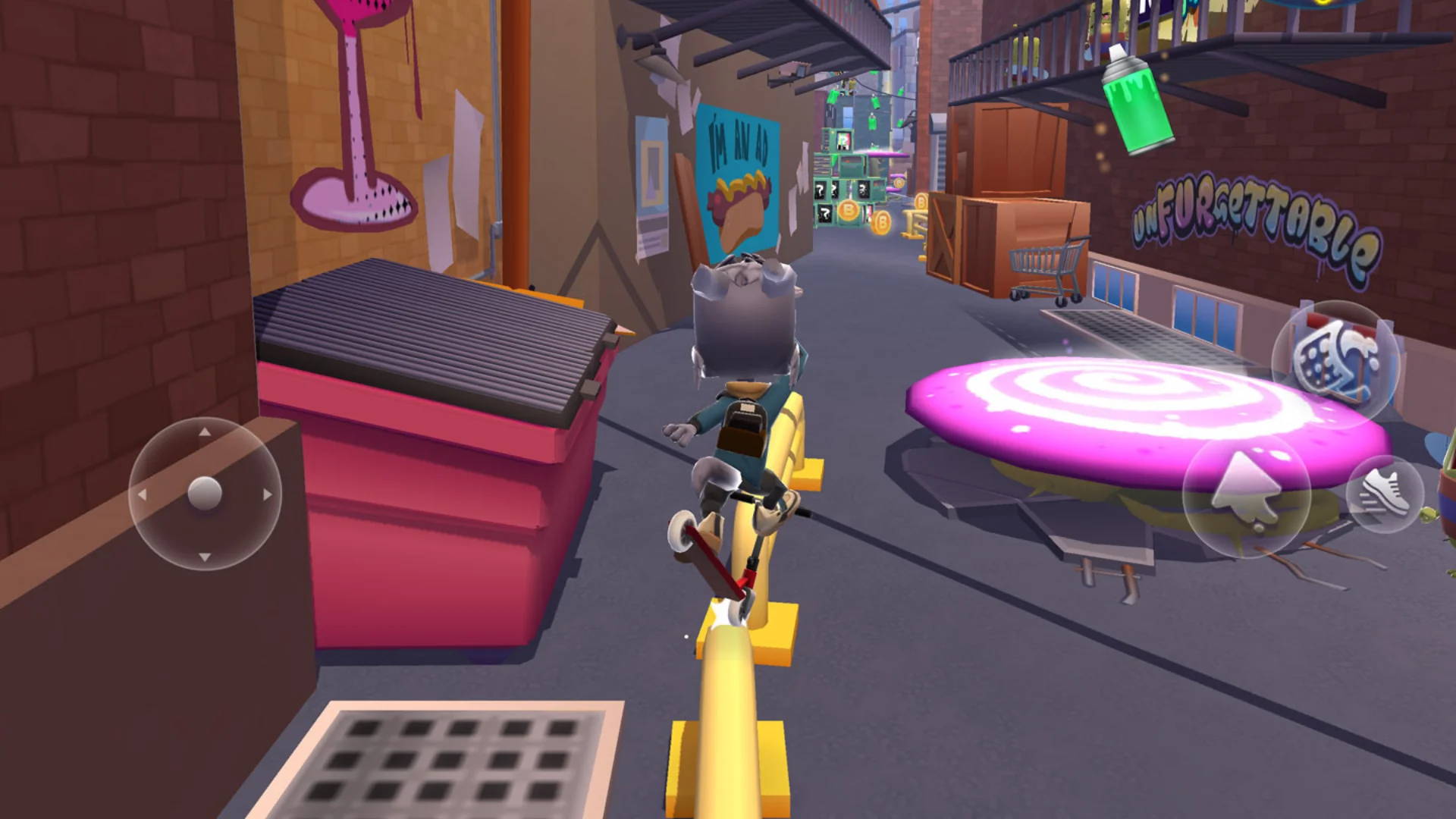Tap the joystick's right arrow
The image size is (1456, 819).
pos(267,494)
